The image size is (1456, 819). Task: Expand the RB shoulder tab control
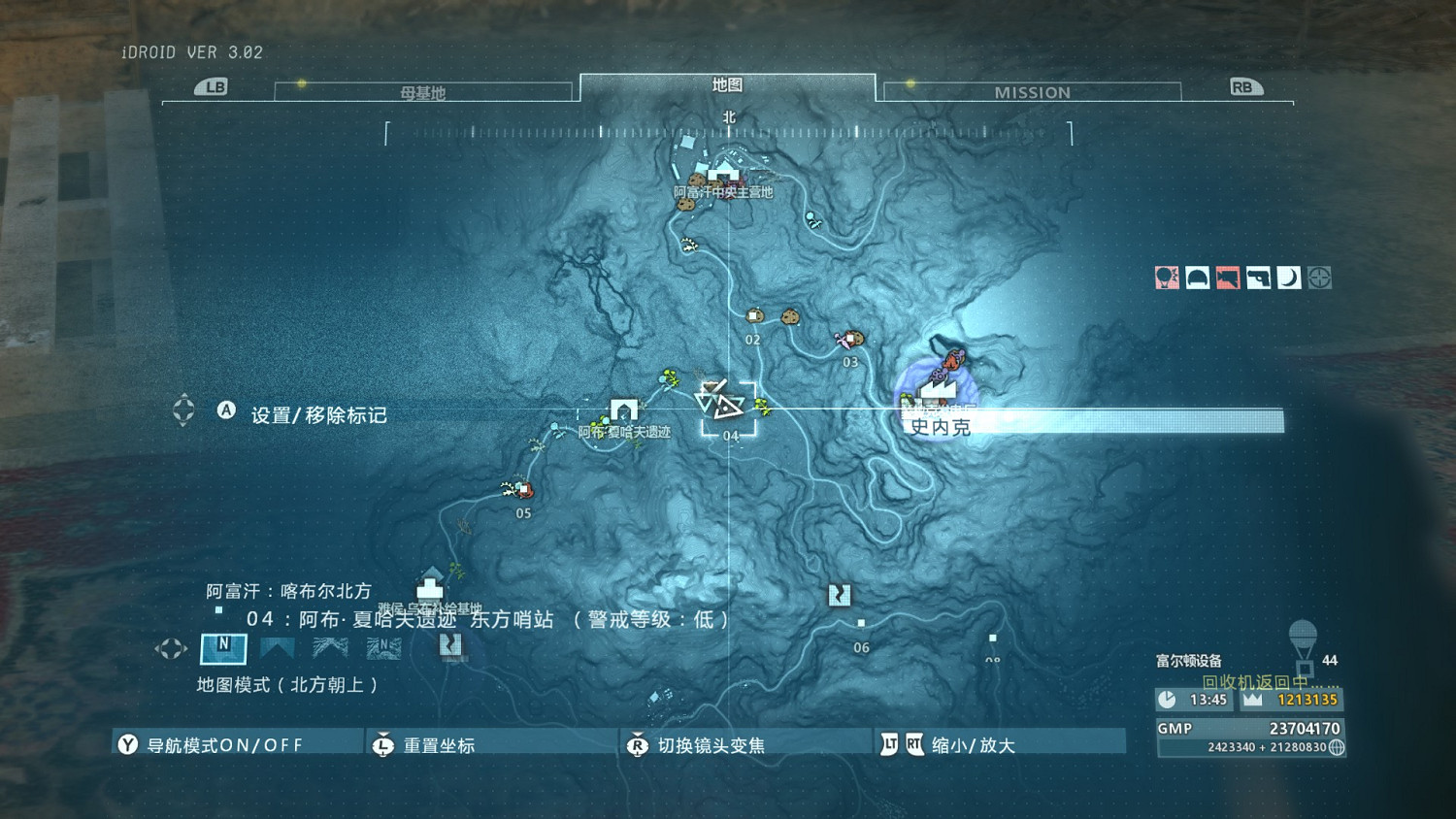[1245, 86]
